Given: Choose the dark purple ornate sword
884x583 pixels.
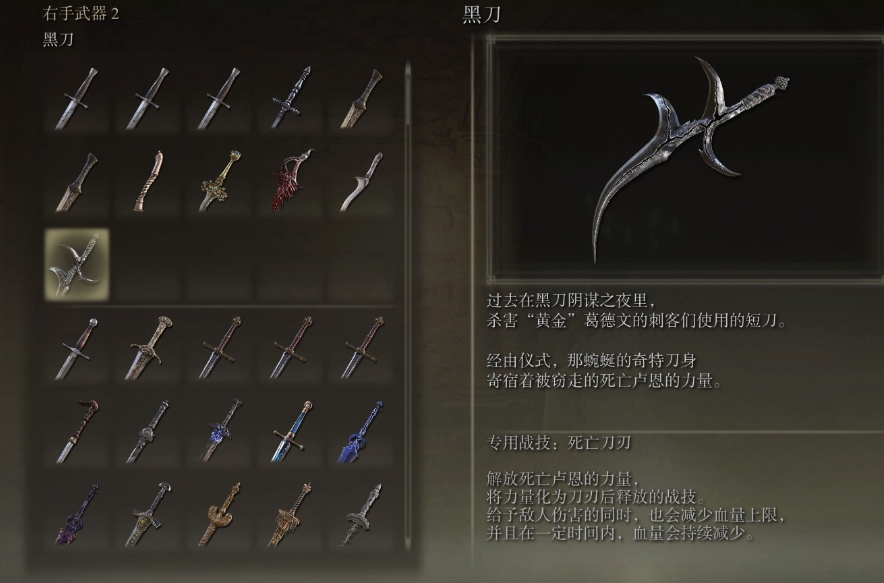Looking at the screenshot, I should (x=77, y=513).
